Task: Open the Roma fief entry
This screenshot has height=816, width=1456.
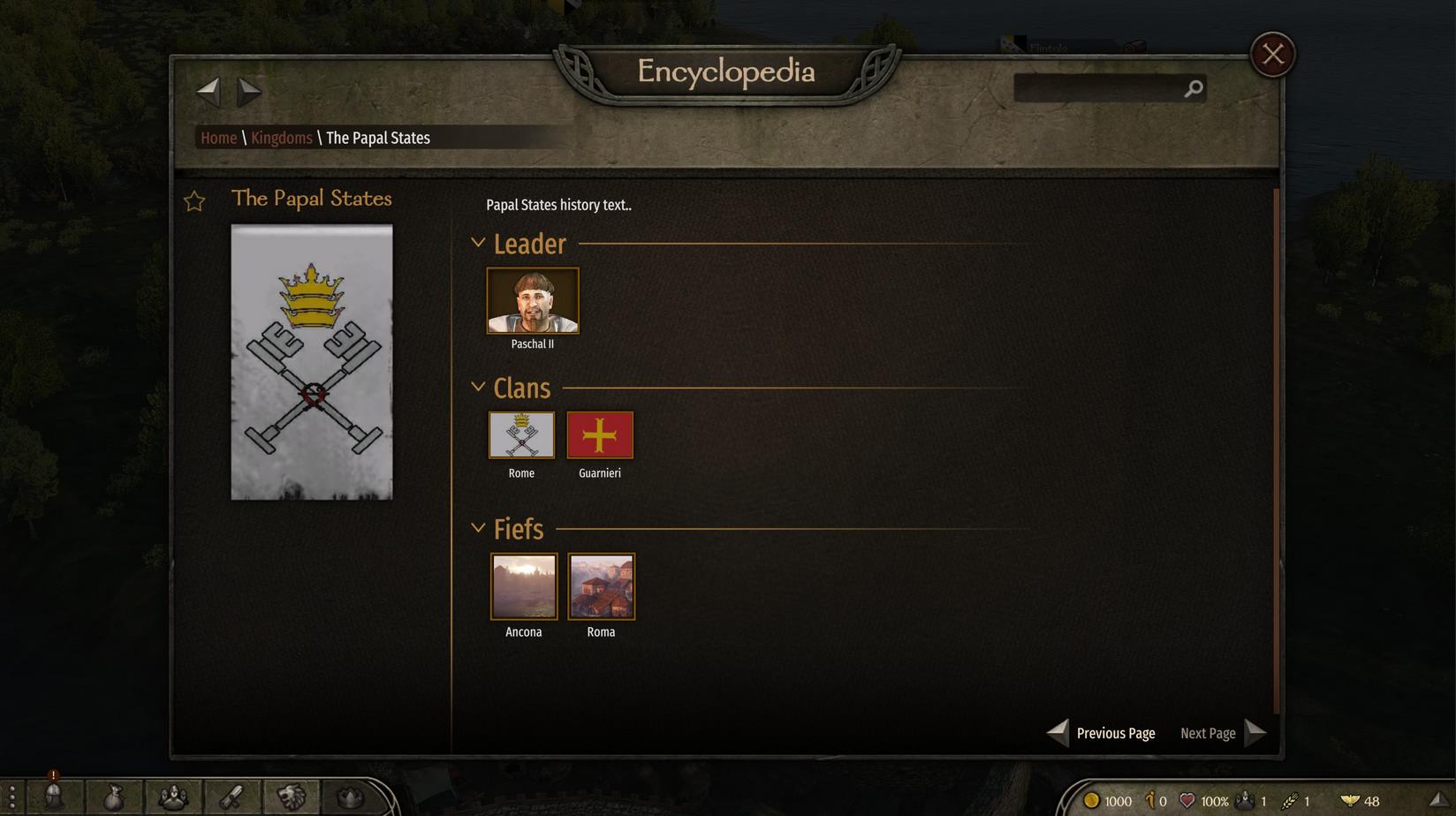Action: coord(601,586)
